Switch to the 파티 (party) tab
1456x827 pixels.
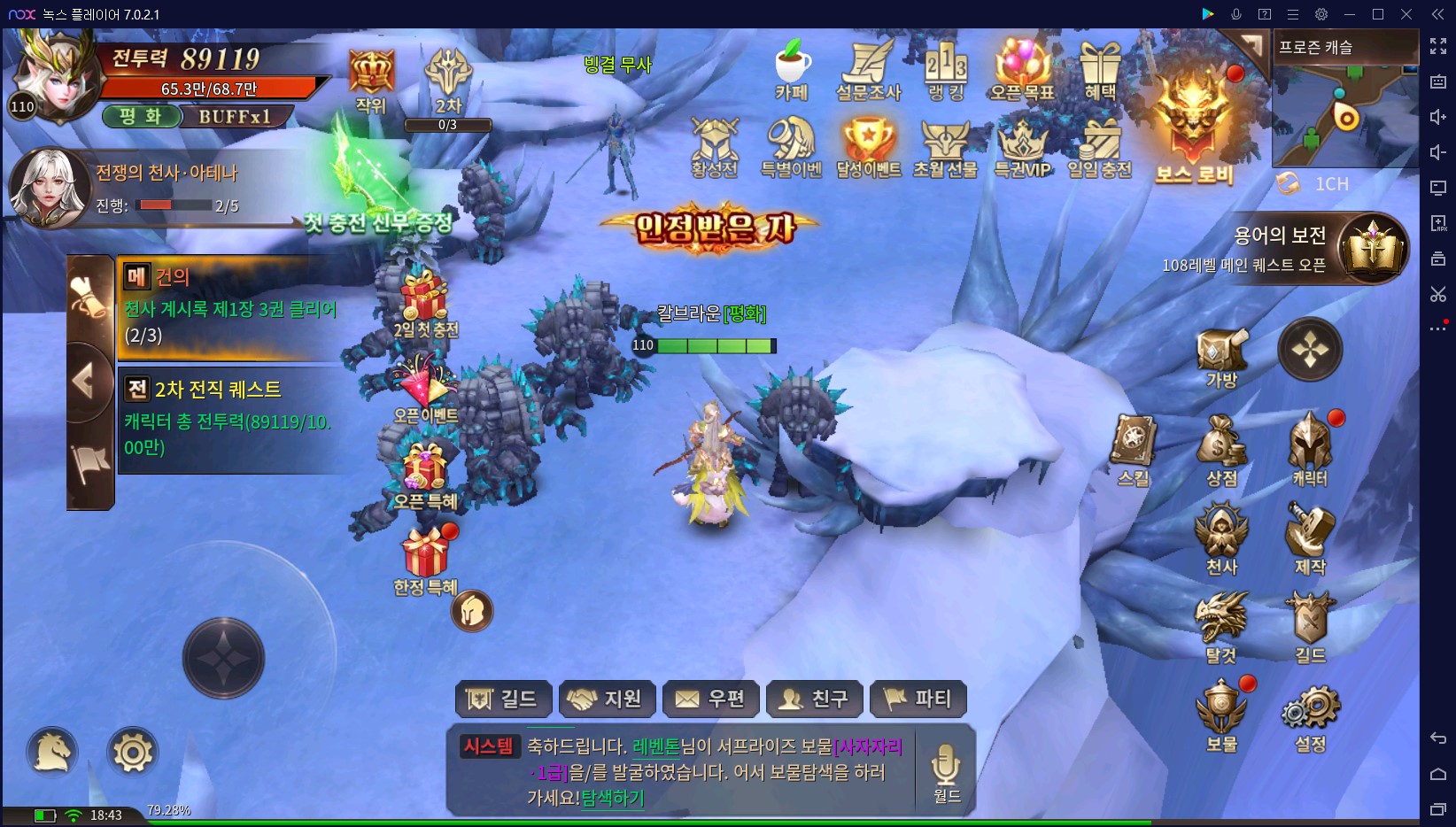(x=918, y=699)
